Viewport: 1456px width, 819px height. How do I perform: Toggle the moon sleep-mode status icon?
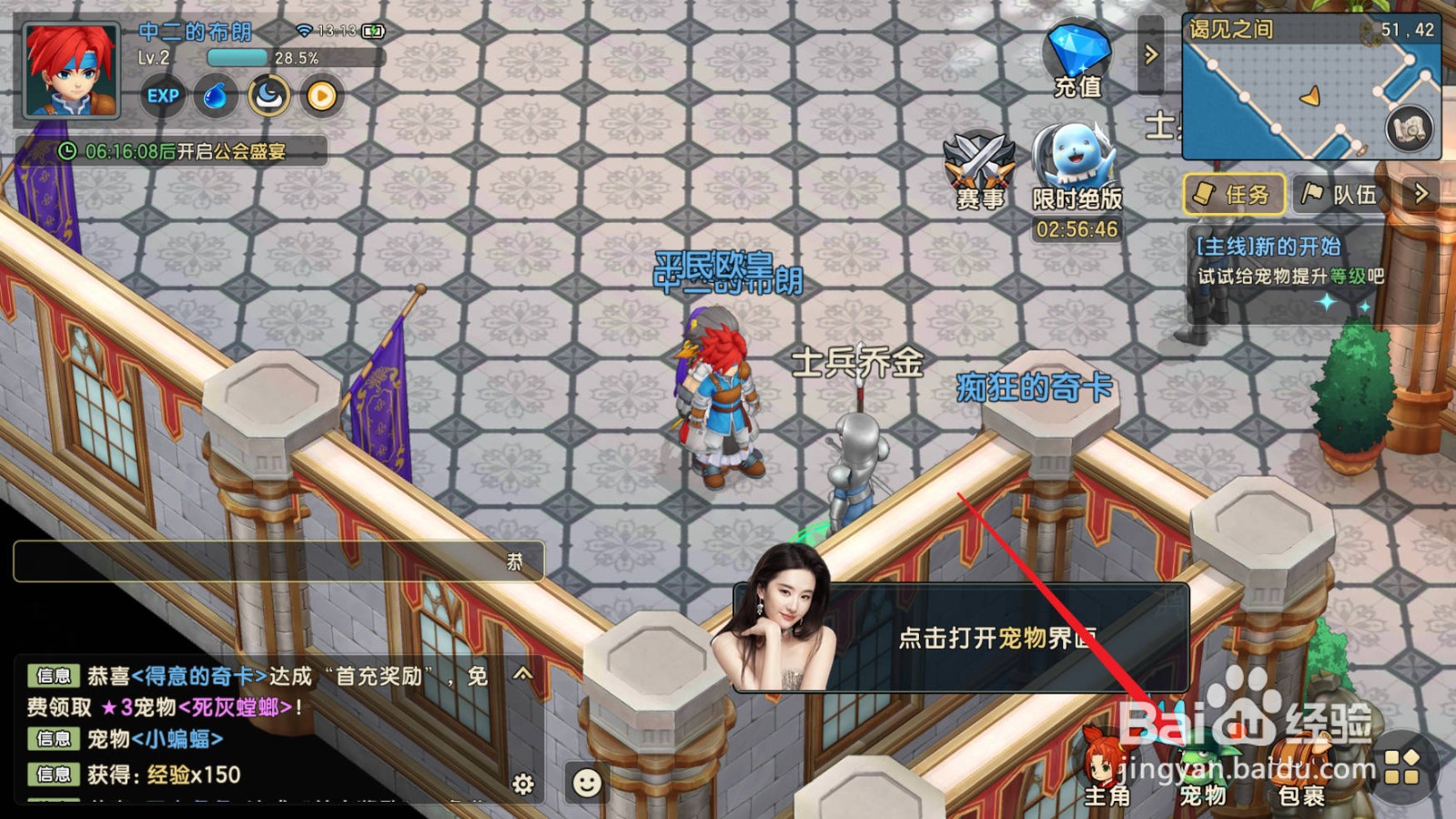[x=268, y=95]
